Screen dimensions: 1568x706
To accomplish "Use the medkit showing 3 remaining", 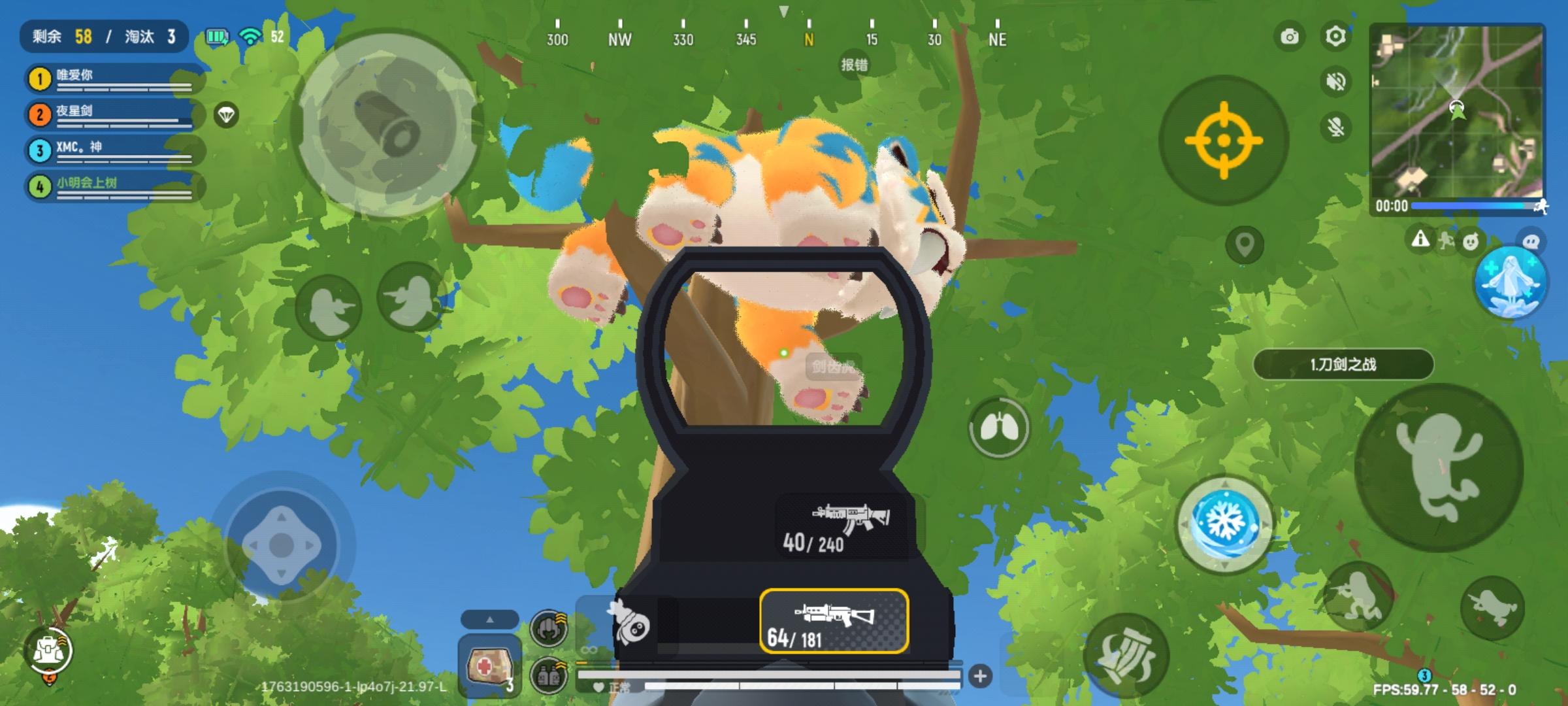I will [490, 665].
